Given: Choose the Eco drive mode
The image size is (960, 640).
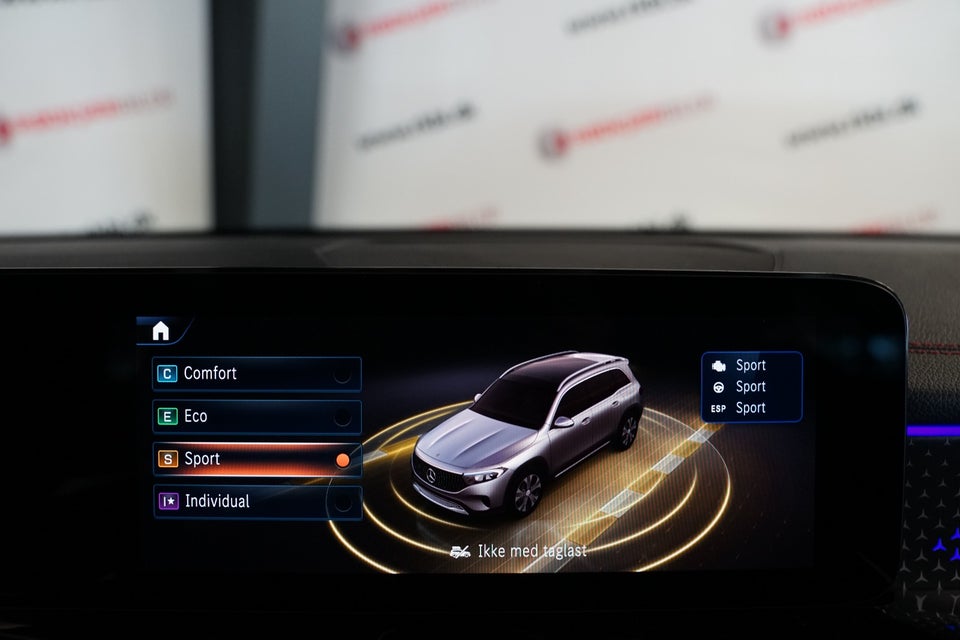Looking at the screenshot, I should point(256,416).
